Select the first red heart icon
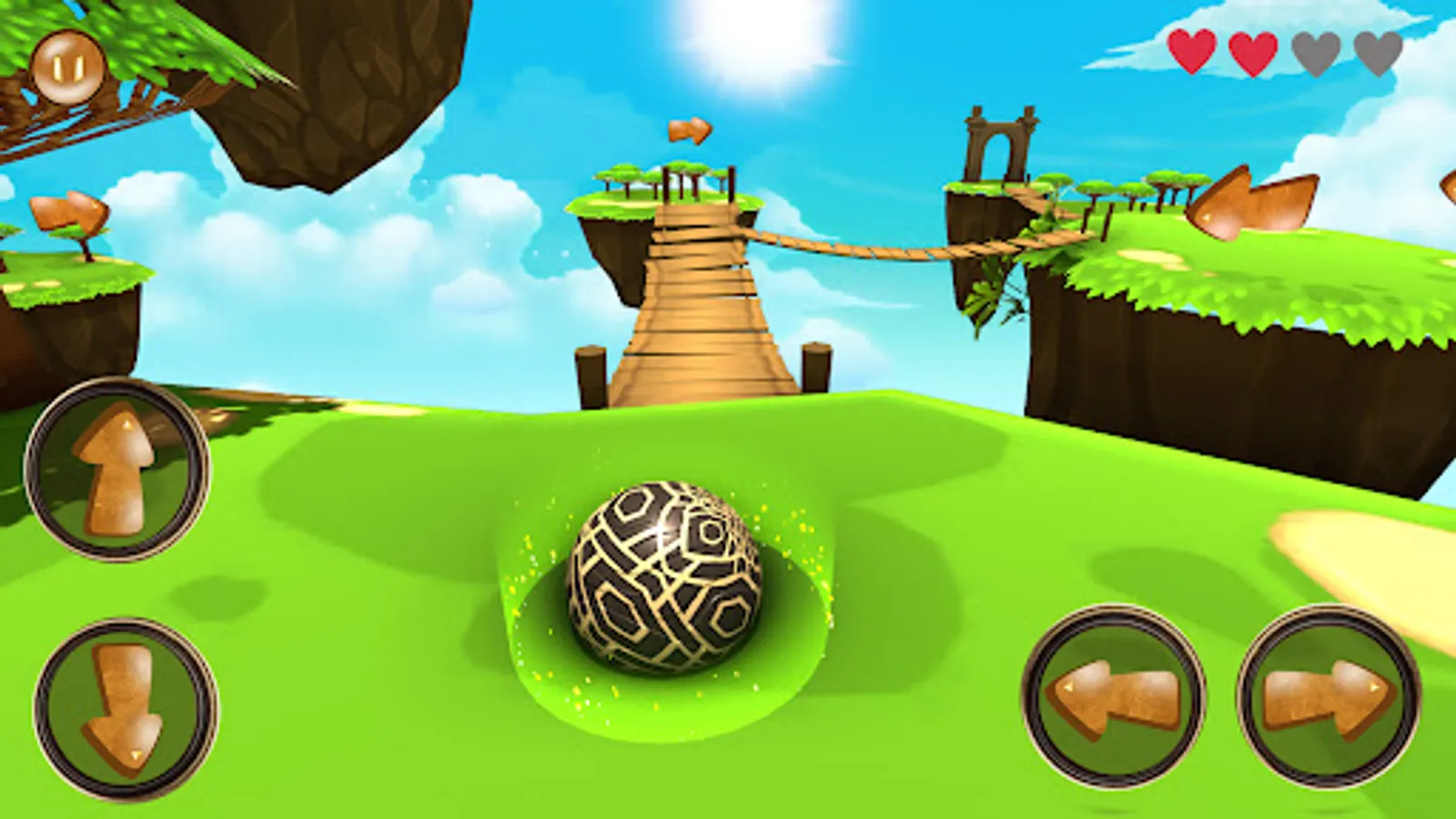The width and height of the screenshot is (1456, 819). (1193, 50)
